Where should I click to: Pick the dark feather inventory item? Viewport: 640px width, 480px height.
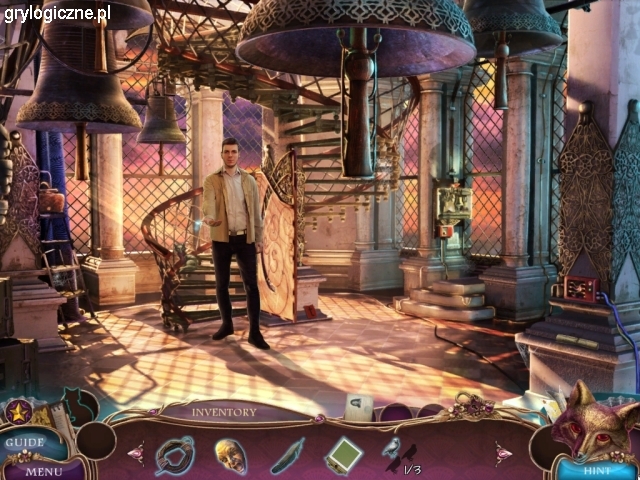[288, 456]
